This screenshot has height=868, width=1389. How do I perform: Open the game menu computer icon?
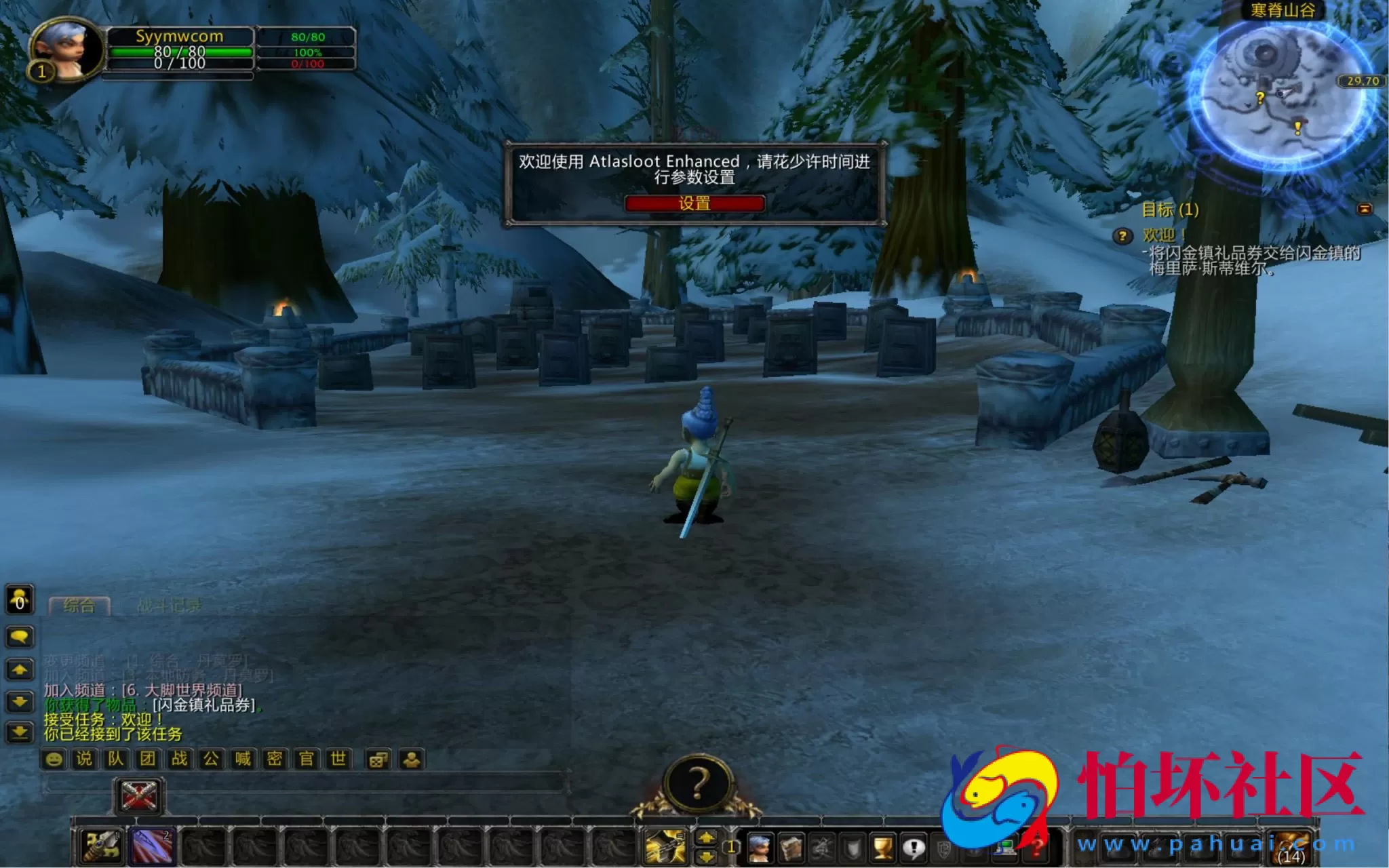(x=1005, y=848)
